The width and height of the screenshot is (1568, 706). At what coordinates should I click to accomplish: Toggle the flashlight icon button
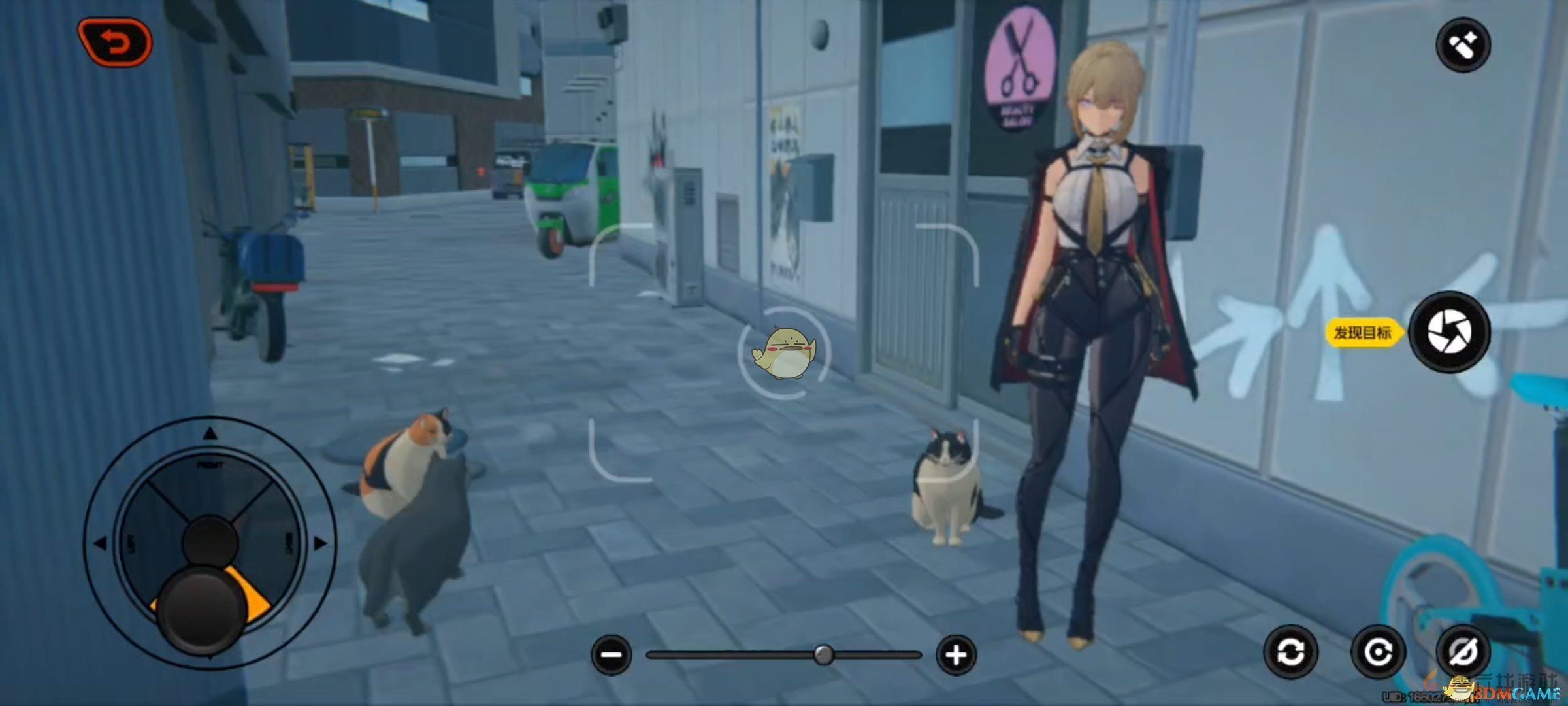[x=1463, y=45]
